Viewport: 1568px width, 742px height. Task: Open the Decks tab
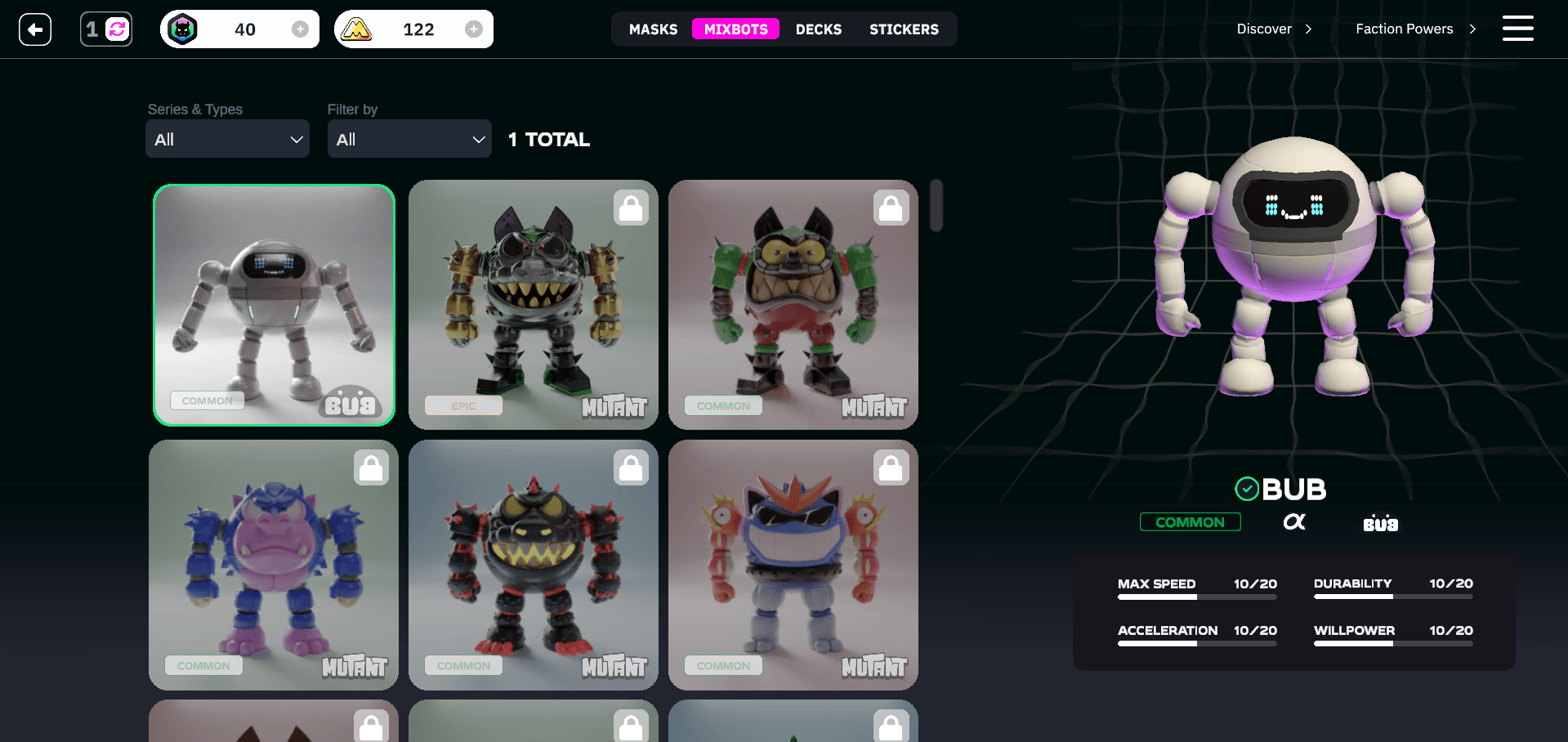point(818,29)
